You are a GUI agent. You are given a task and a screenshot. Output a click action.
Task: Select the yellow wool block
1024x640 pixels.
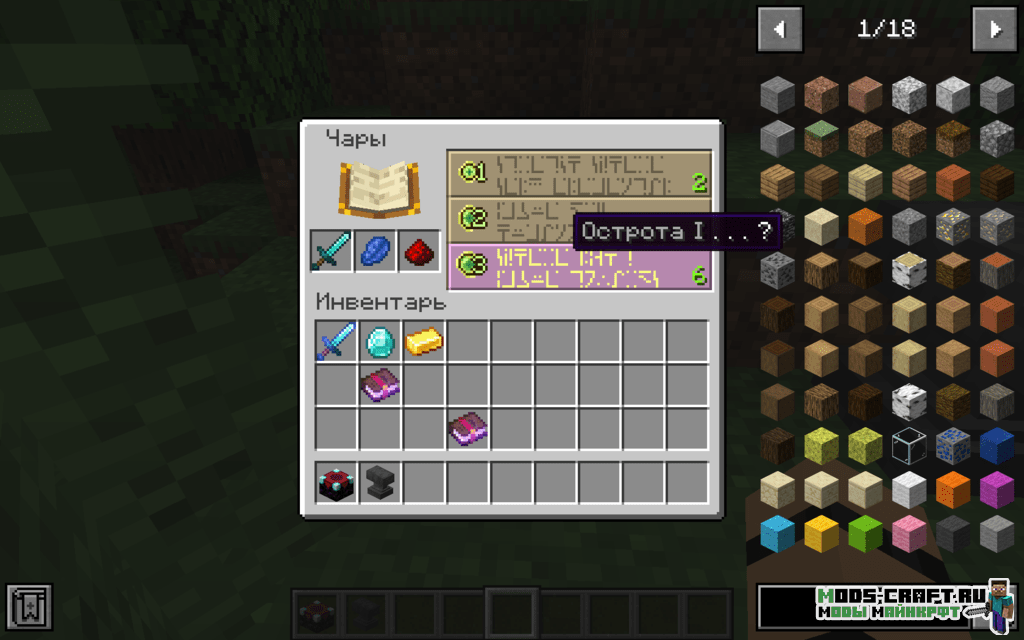click(x=822, y=533)
